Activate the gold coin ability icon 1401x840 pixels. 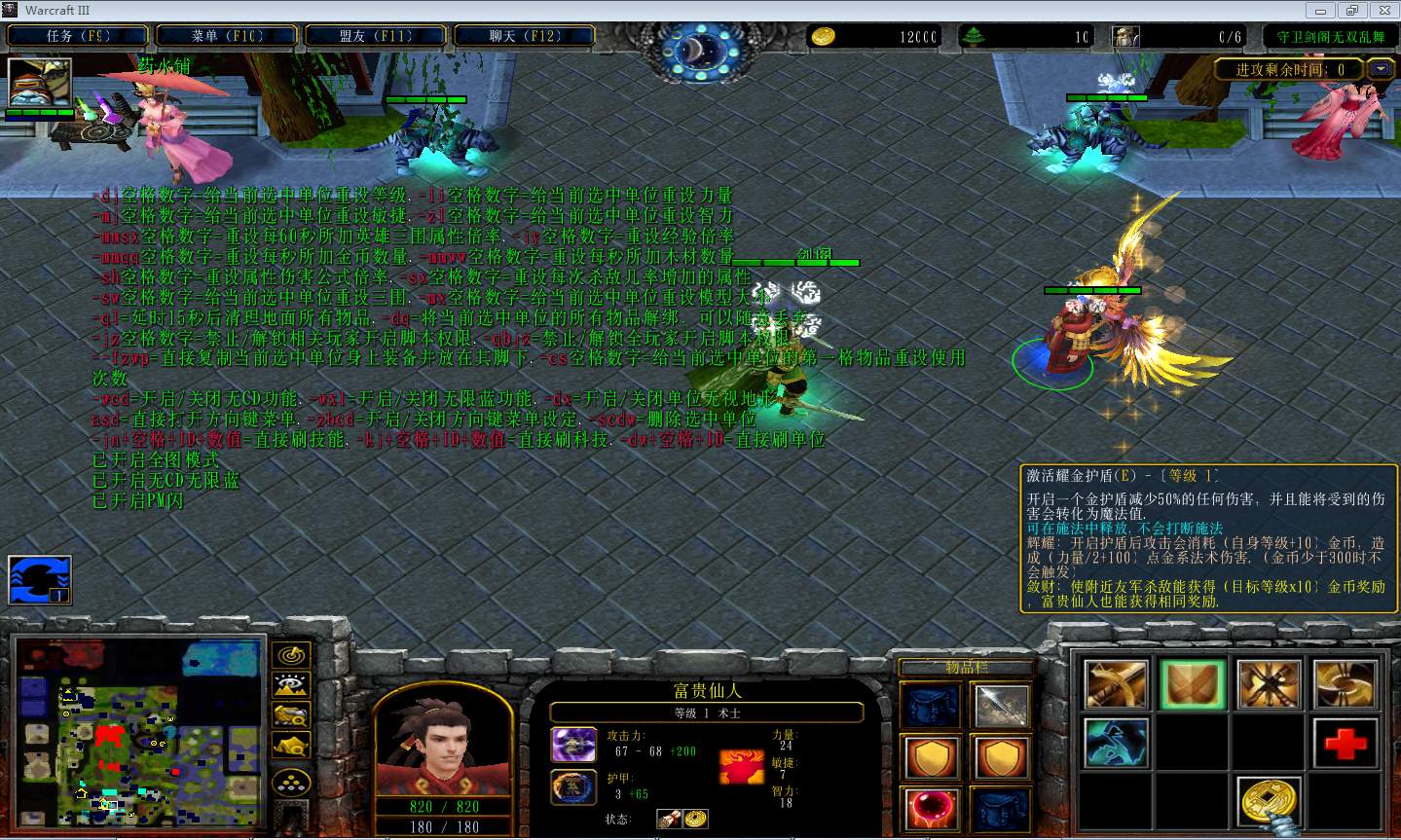[x=1269, y=800]
